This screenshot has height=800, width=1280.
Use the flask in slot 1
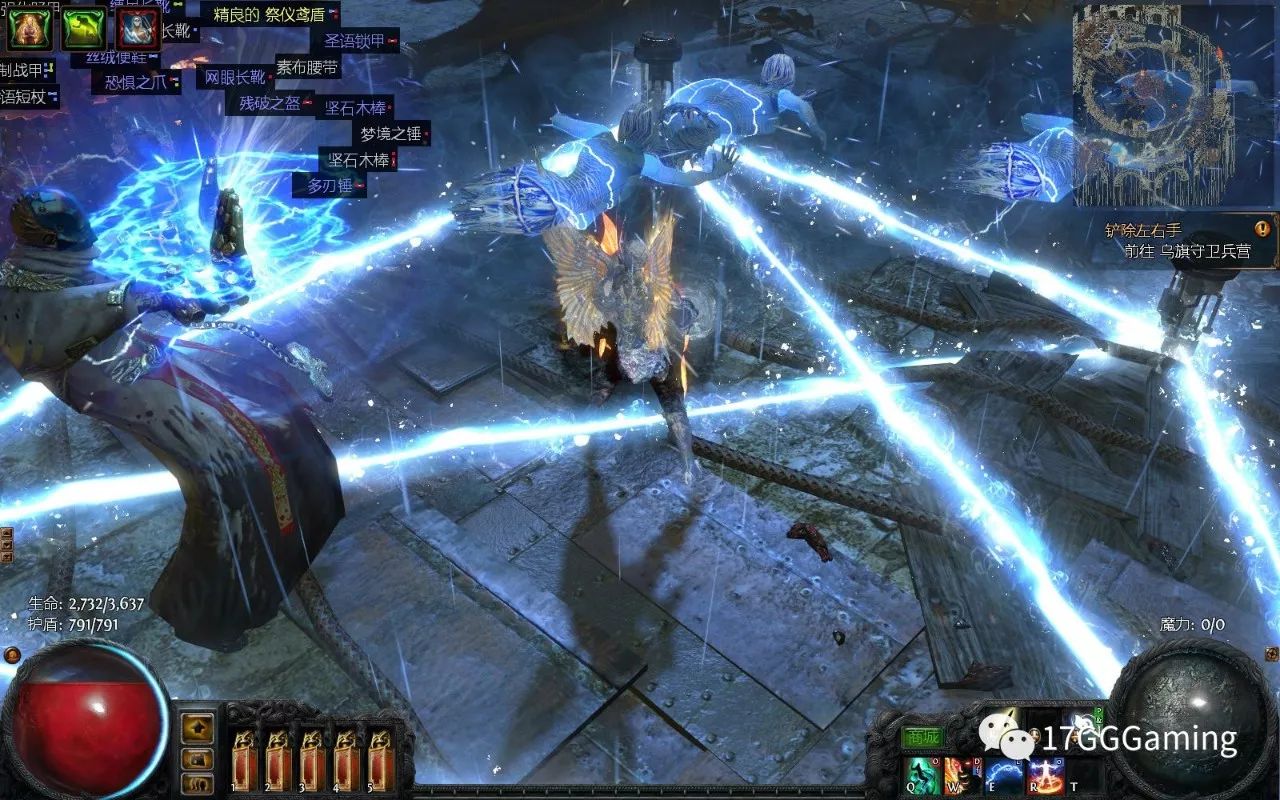[245, 759]
